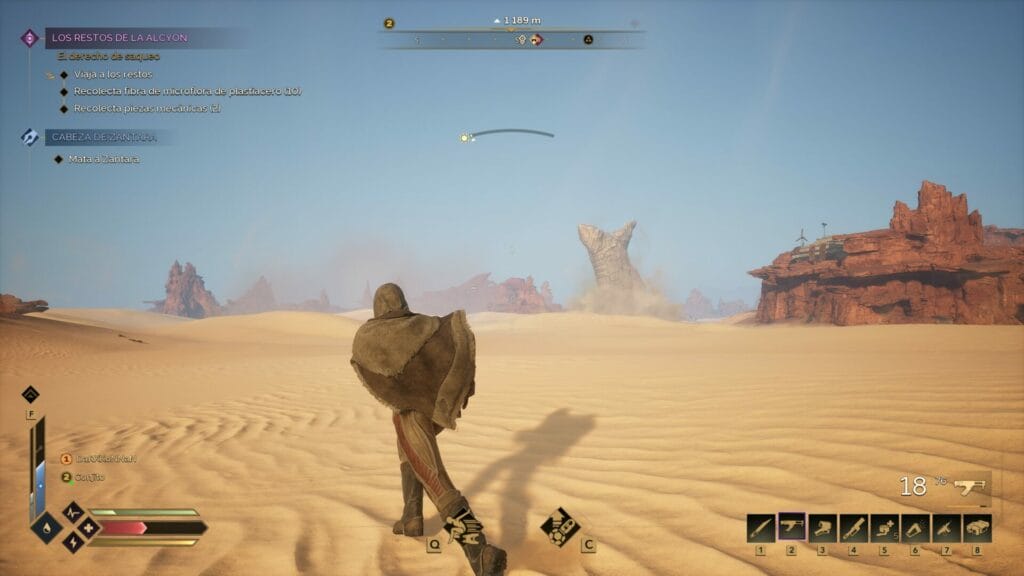Image resolution: width=1024 pixels, height=576 pixels.
Task: Click the lightning bolt stamina icon
Action: tap(72, 541)
